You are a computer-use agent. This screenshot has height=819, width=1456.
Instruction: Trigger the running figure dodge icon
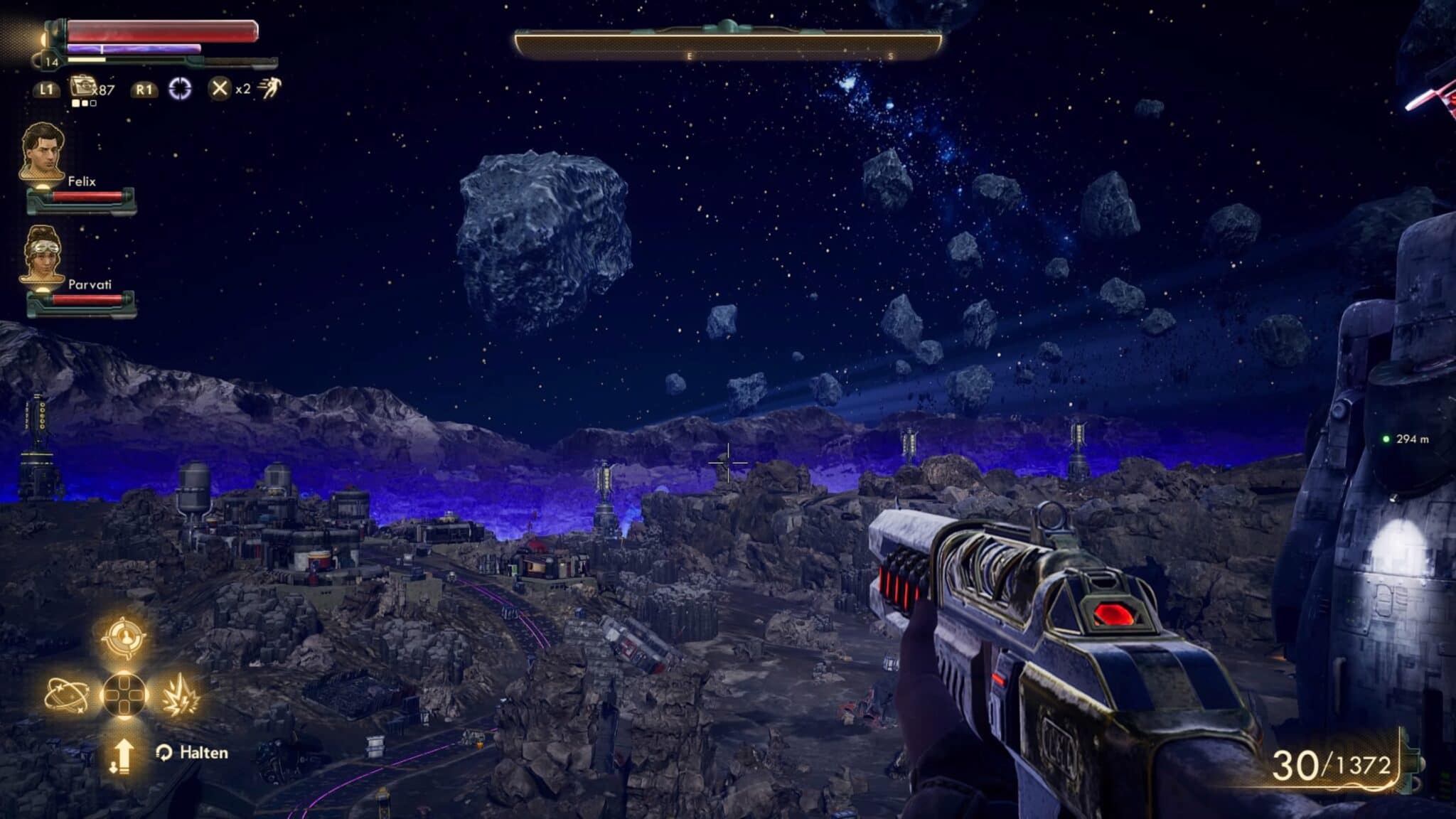point(270,89)
